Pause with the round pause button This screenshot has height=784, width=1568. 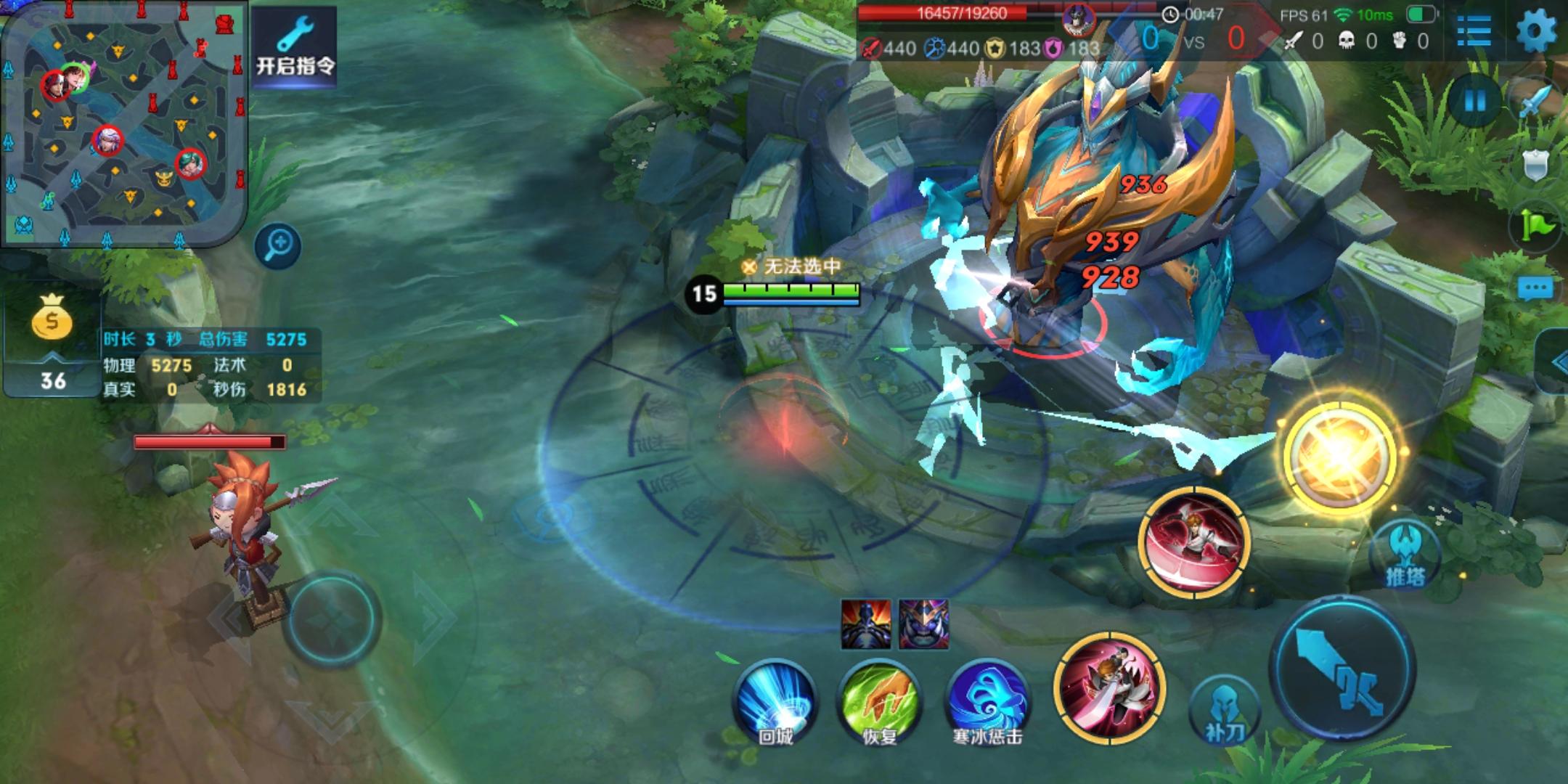1475,102
